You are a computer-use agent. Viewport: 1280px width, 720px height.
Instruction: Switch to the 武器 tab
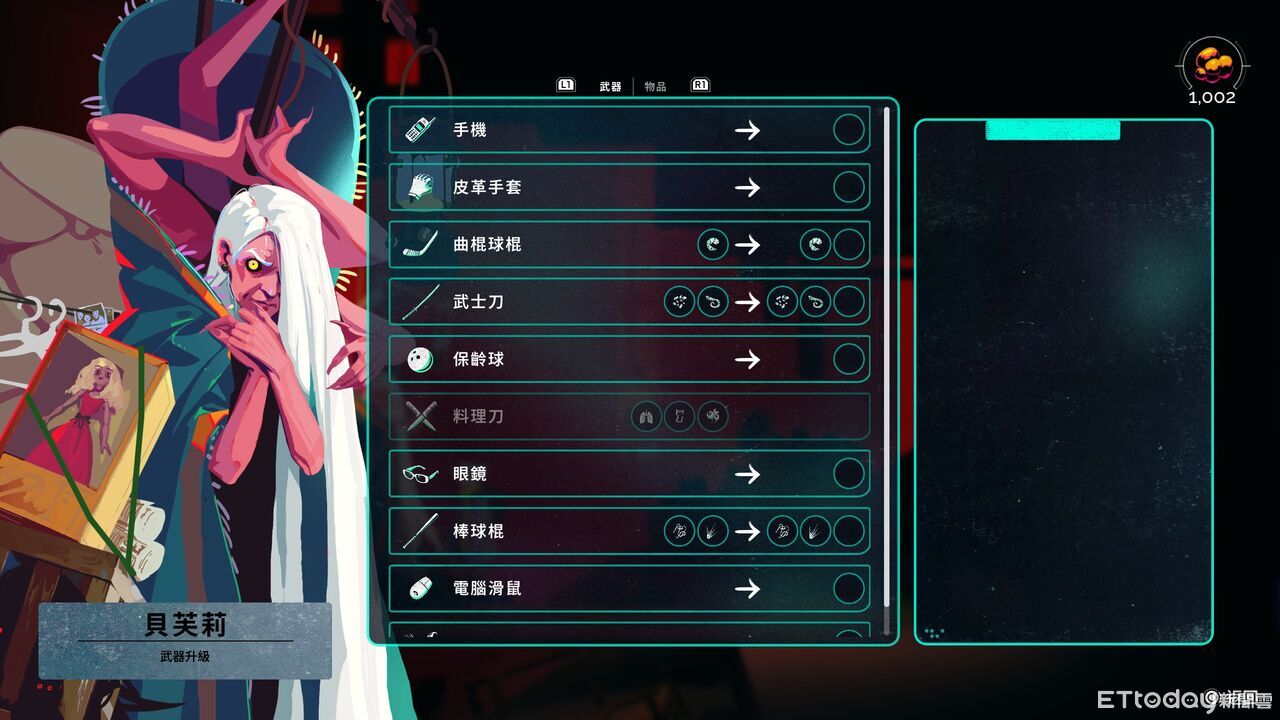pos(610,85)
